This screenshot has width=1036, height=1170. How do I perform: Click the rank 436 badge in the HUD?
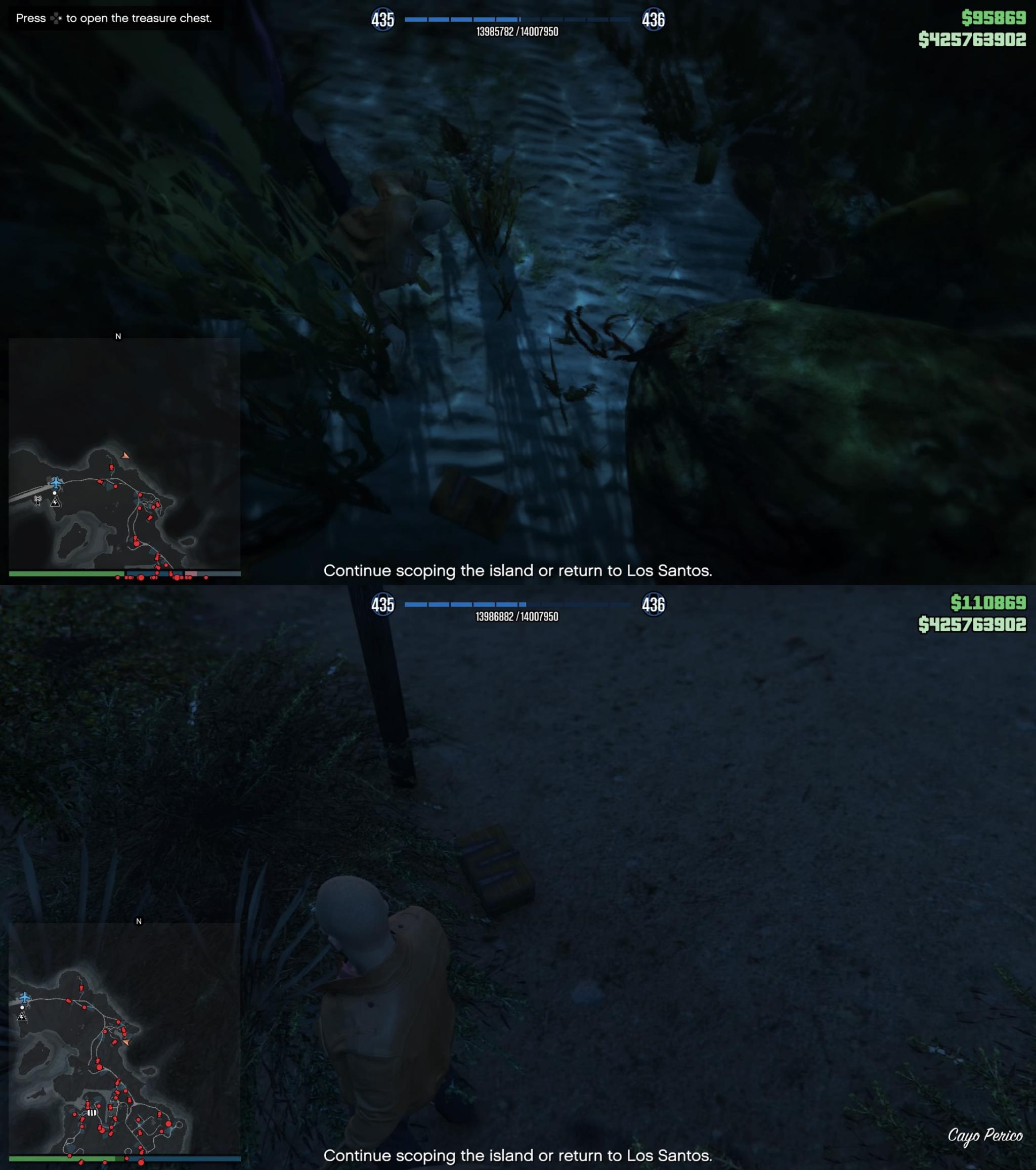tap(656, 18)
